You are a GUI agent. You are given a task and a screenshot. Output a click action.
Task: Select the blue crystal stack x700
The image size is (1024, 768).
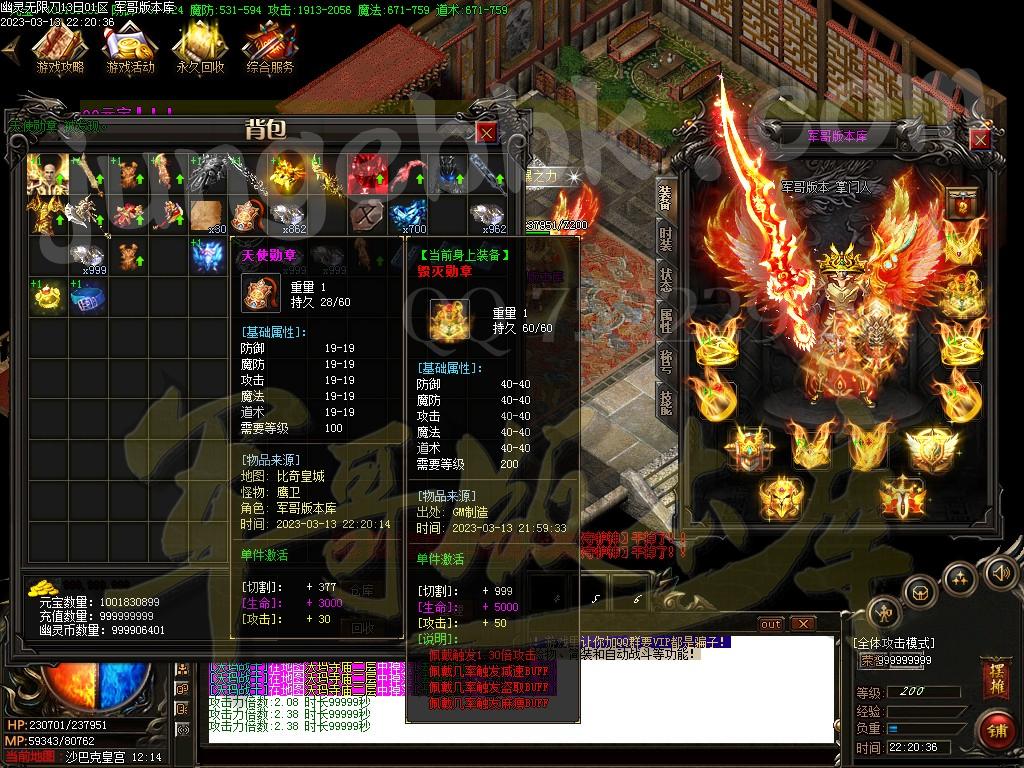409,216
